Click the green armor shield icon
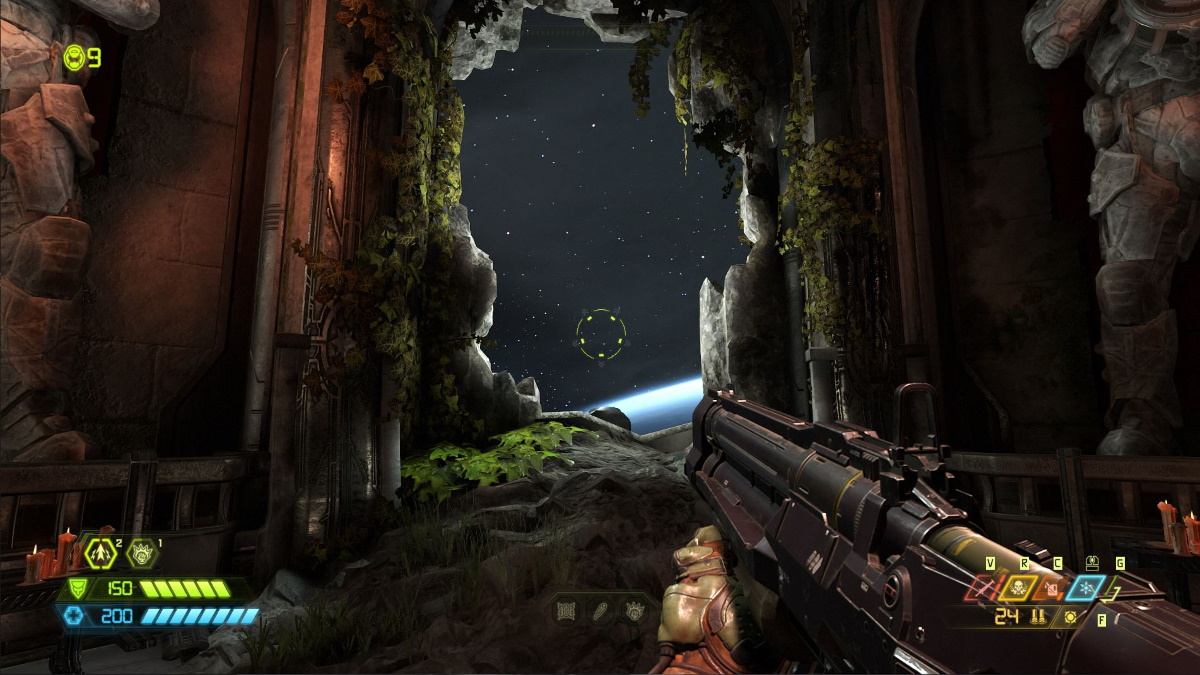 (76, 589)
